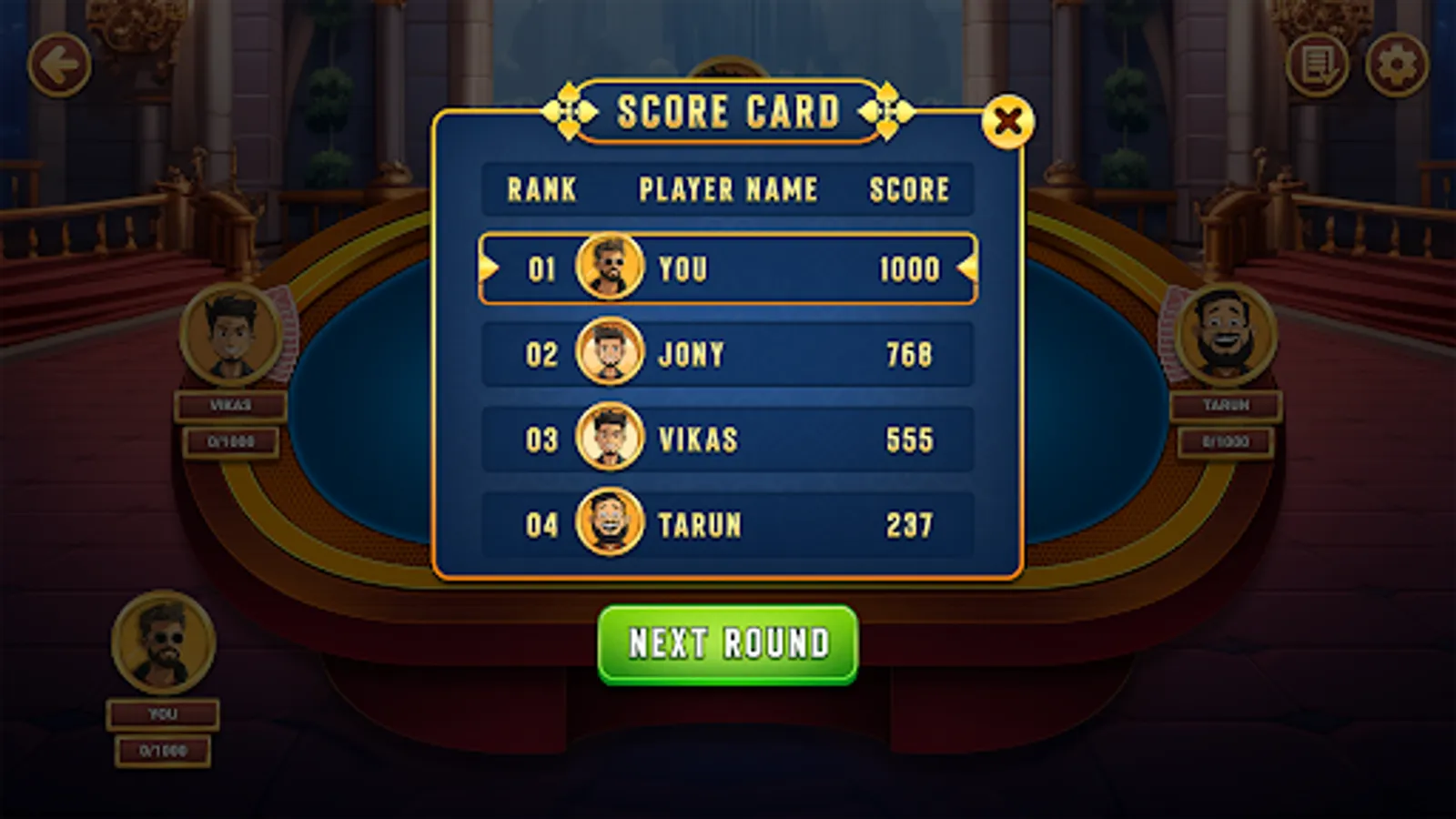Screen dimensions: 1456x819
Task: Click the SCORE CARD title banner
Action: point(728,112)
